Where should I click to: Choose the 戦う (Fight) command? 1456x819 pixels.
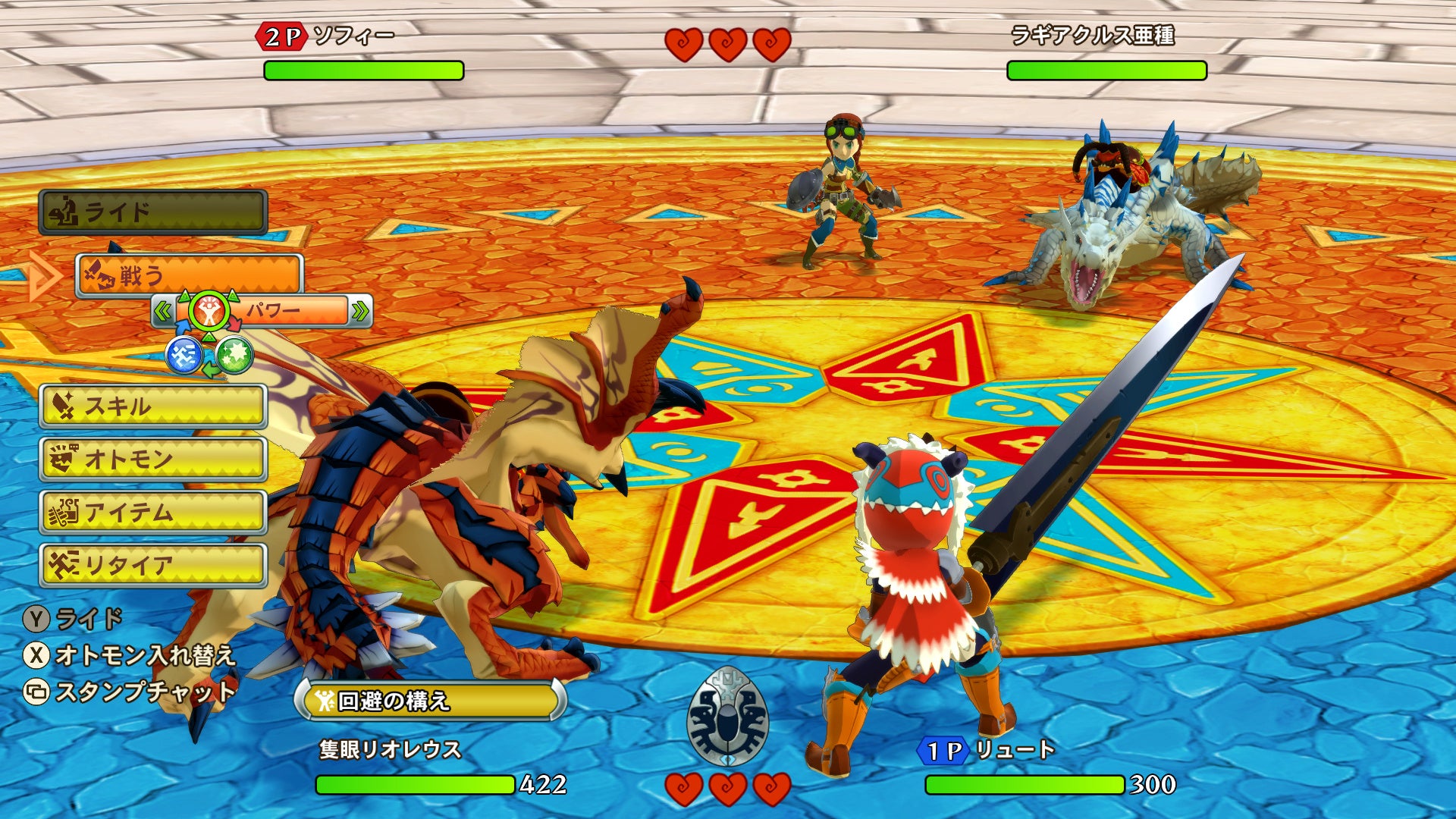(190, 275)
